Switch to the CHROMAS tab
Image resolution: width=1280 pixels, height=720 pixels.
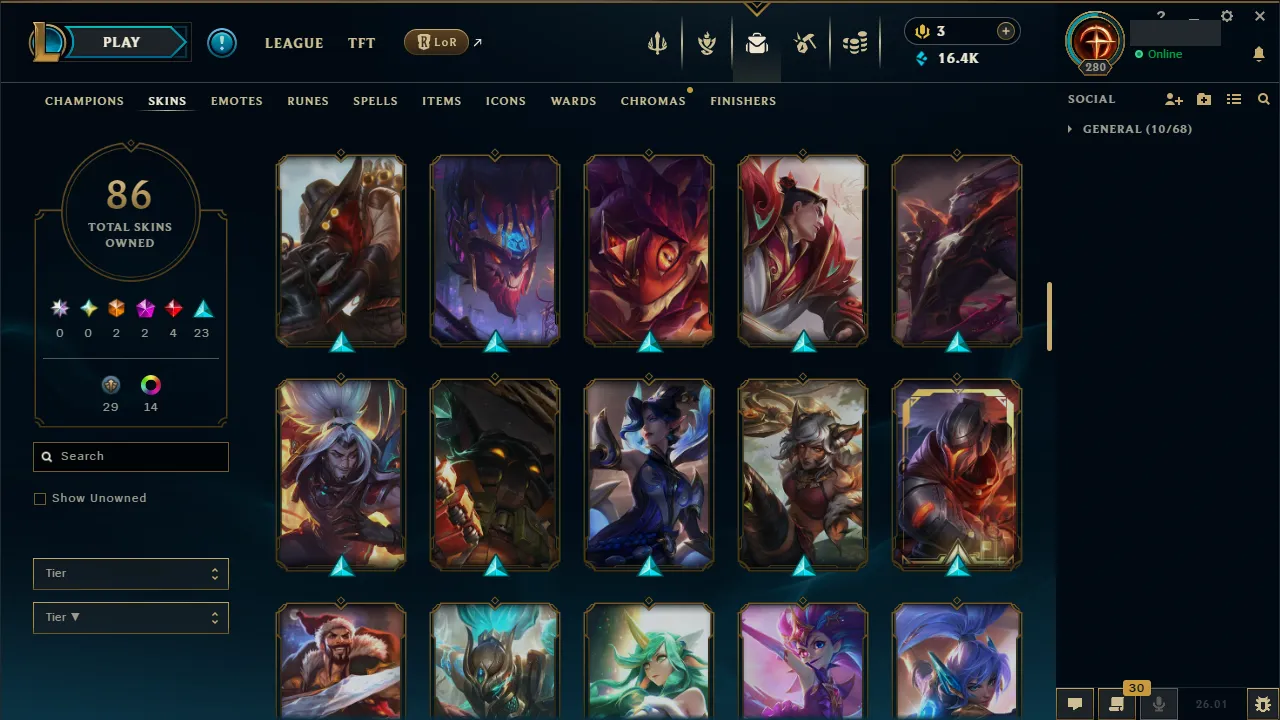tap(653, 101)
